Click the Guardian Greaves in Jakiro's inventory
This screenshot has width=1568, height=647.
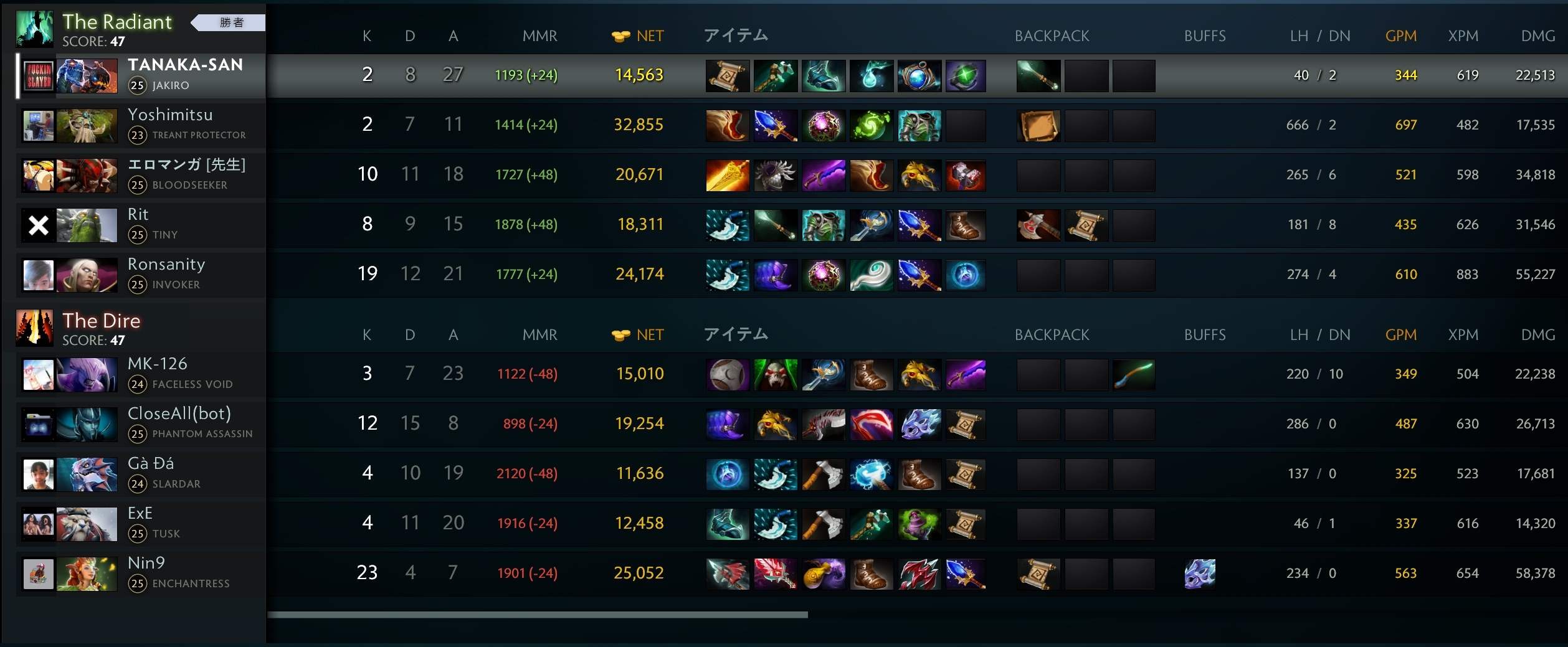824,75
